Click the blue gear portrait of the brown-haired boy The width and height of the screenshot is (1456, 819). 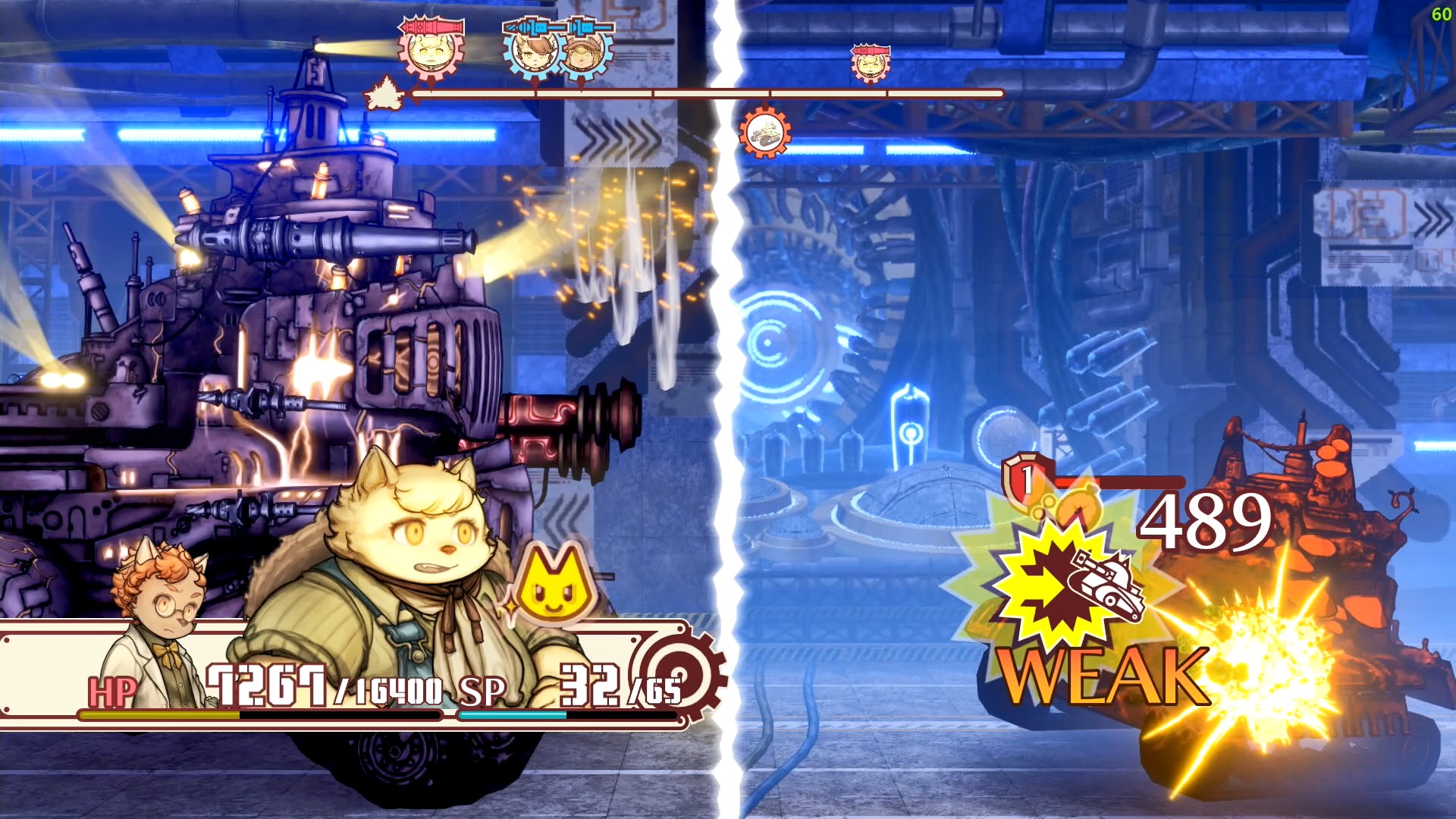535,54
